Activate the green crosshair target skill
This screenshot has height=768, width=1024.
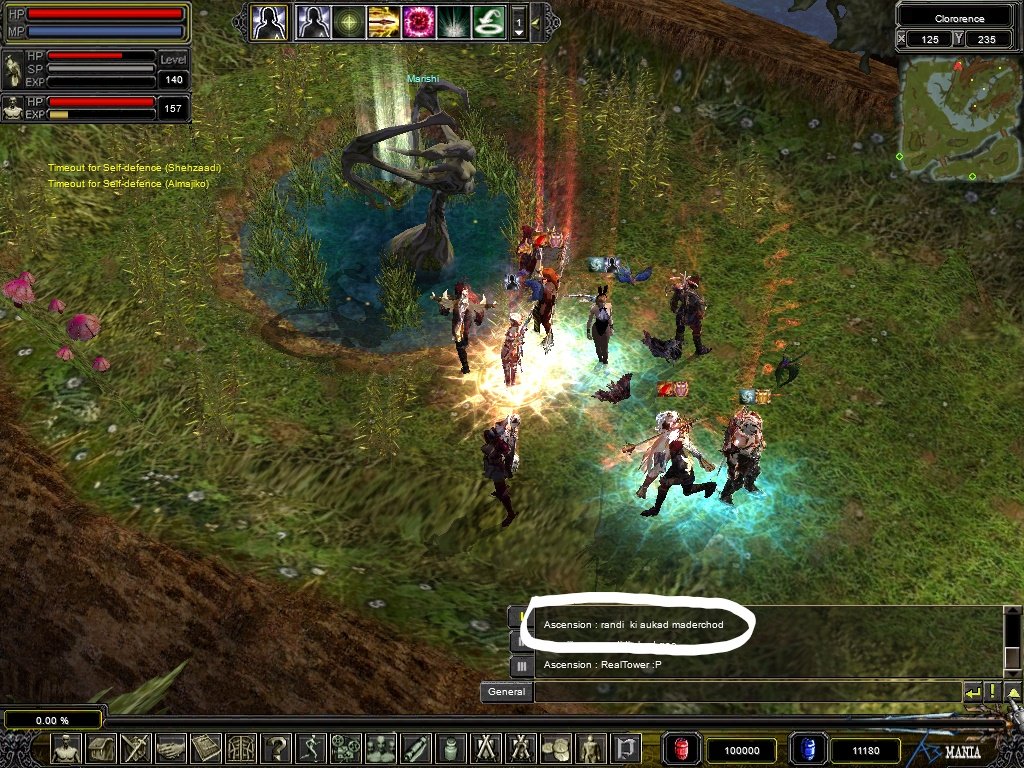tap(348, 21)
